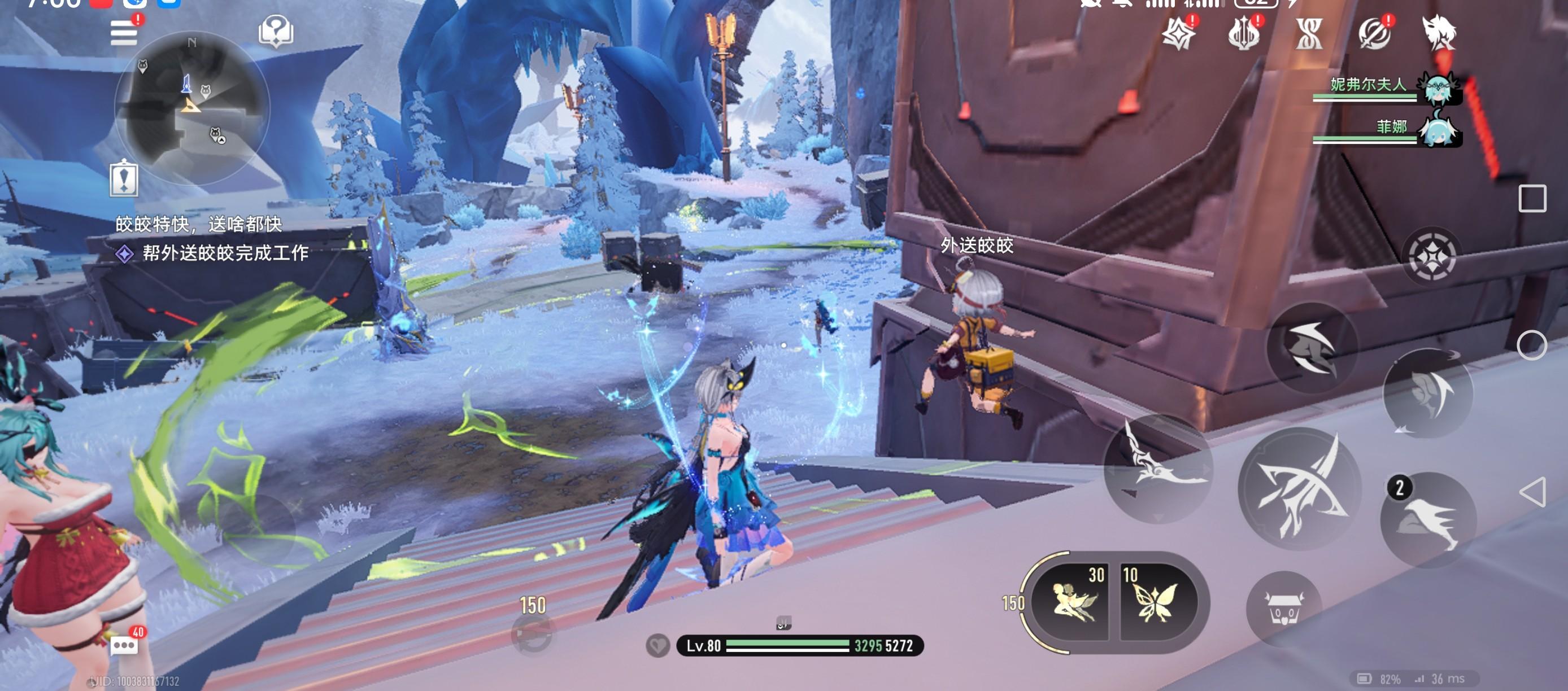Tap the Android back triangle button
The height and width of the screenshot is (691, 1568).
(1531, 492)
